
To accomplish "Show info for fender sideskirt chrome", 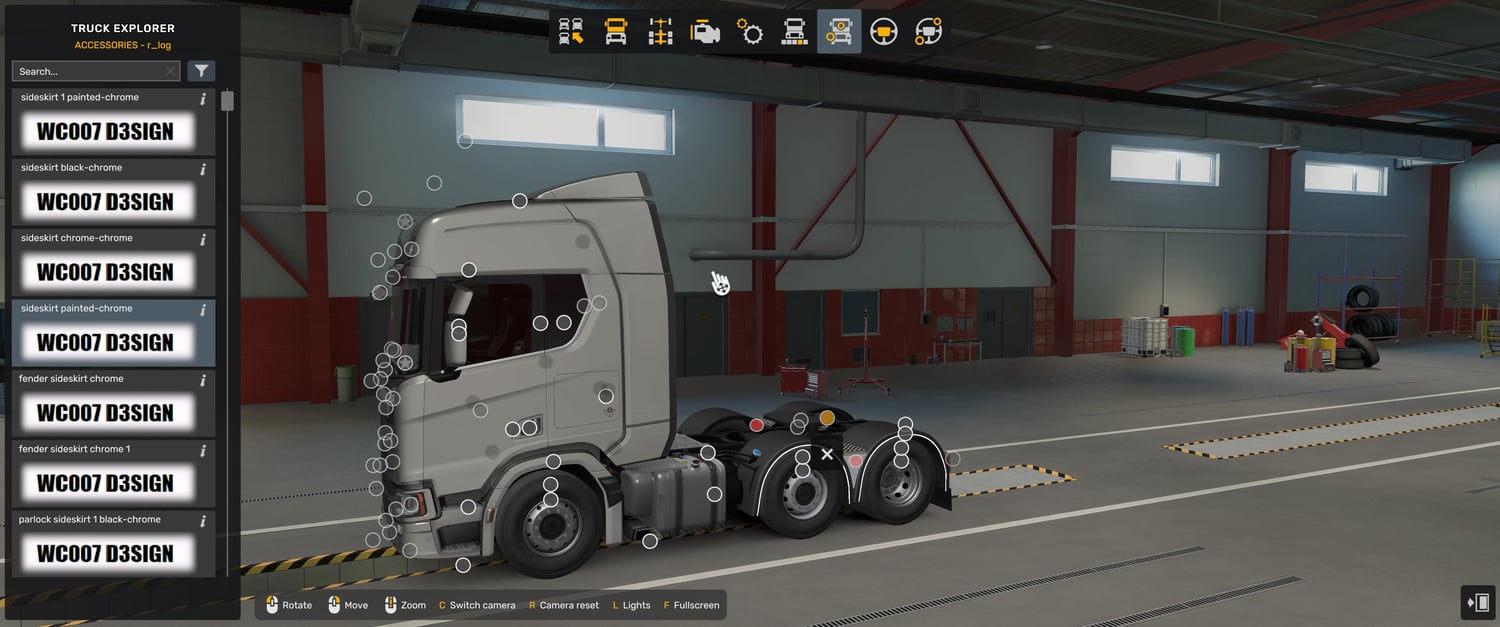I will coord(203,380).
